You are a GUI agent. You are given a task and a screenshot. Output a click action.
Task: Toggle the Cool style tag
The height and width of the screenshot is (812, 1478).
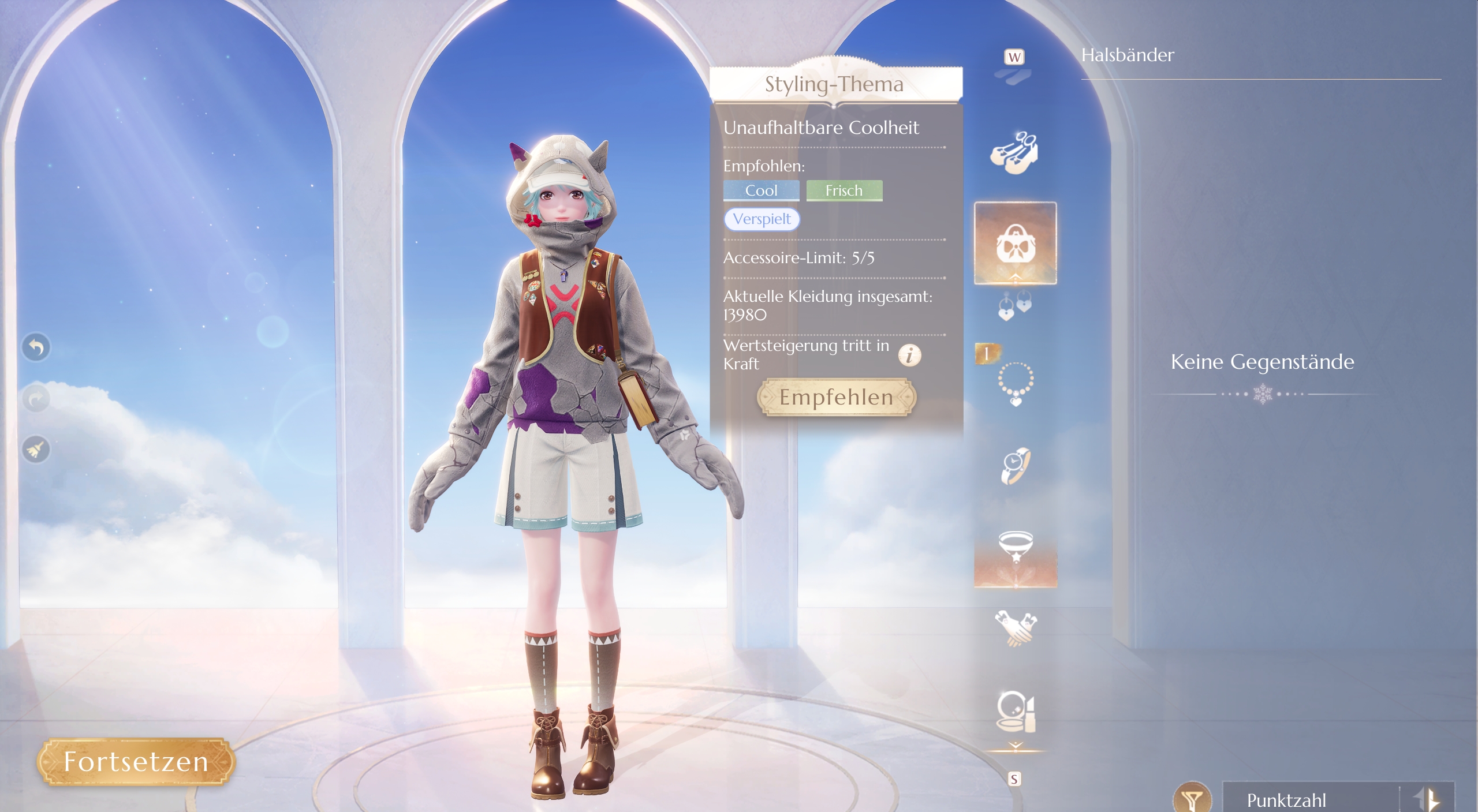[x=761, y=190]
